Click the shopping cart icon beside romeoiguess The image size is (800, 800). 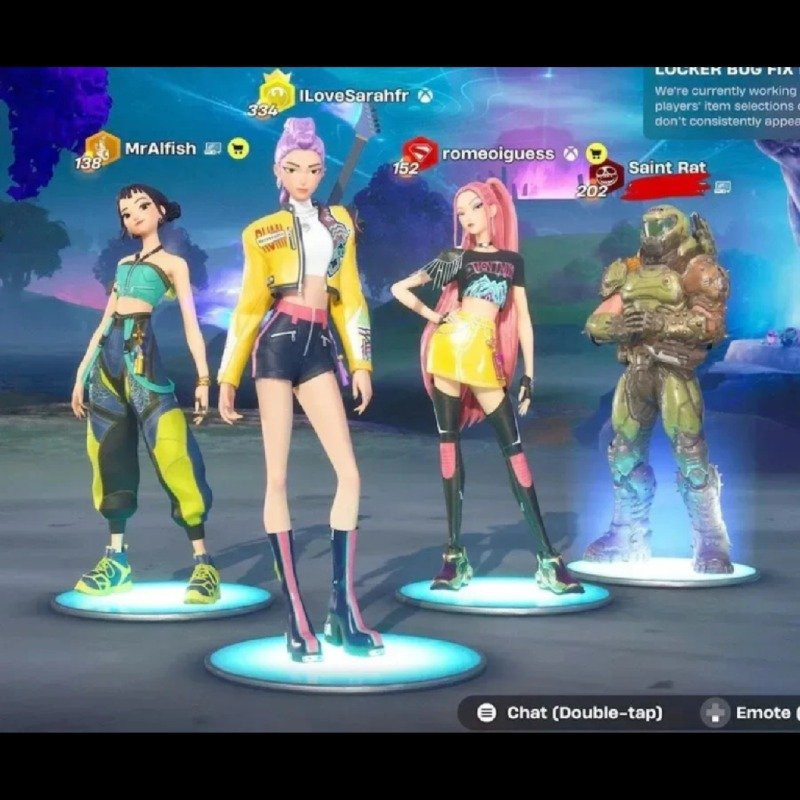point(596,153)
